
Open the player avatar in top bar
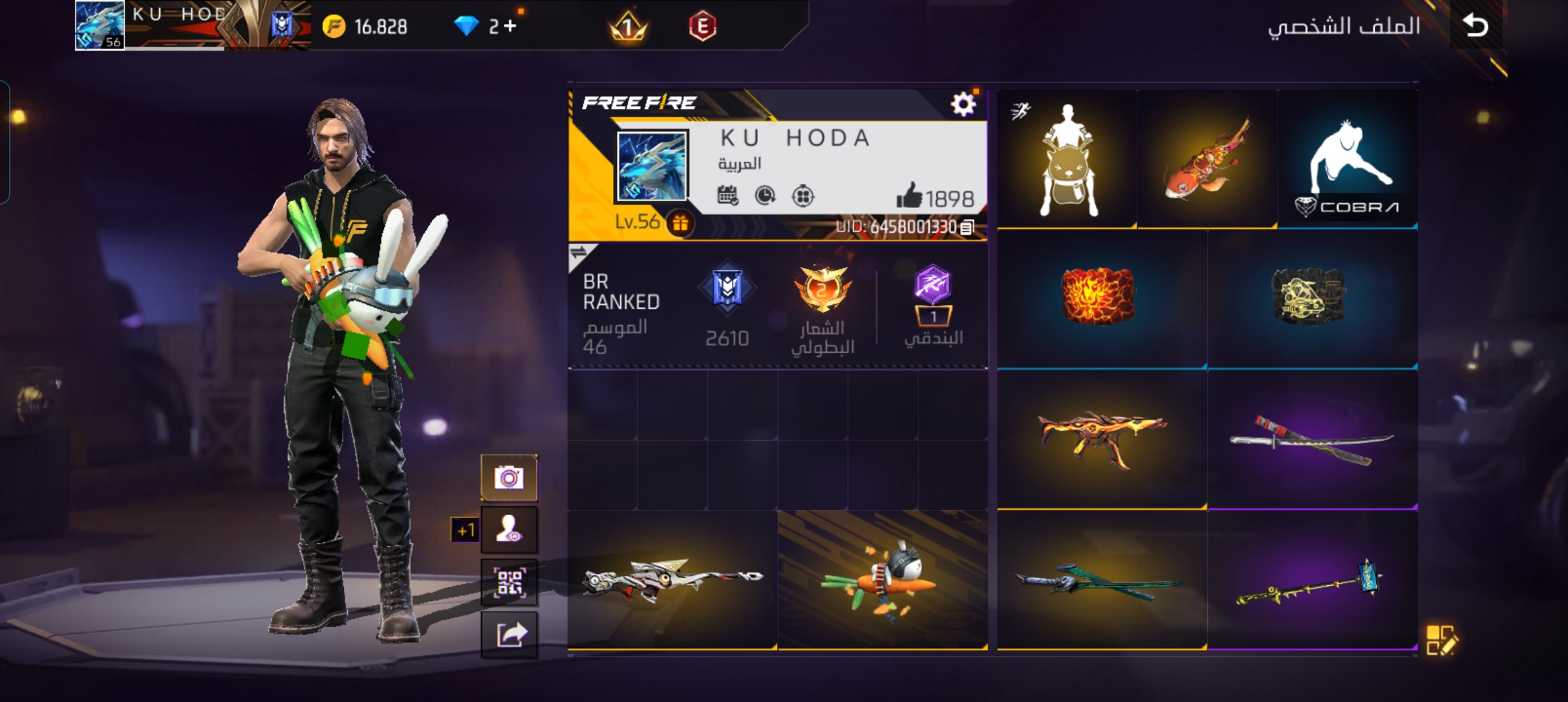(99, 26)
